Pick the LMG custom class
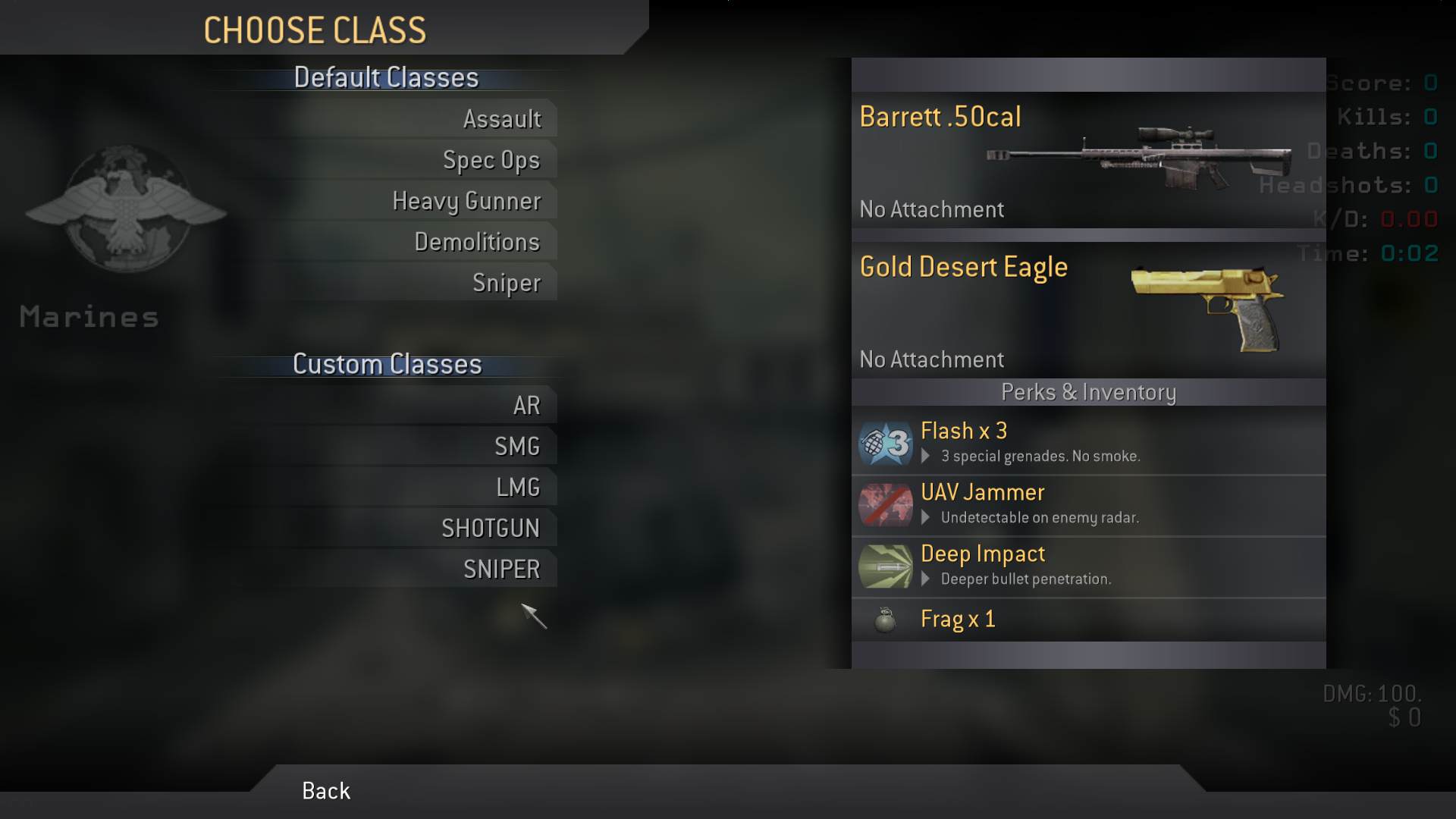The width and height of the screenshot is (1456, 819). point(517,488)
